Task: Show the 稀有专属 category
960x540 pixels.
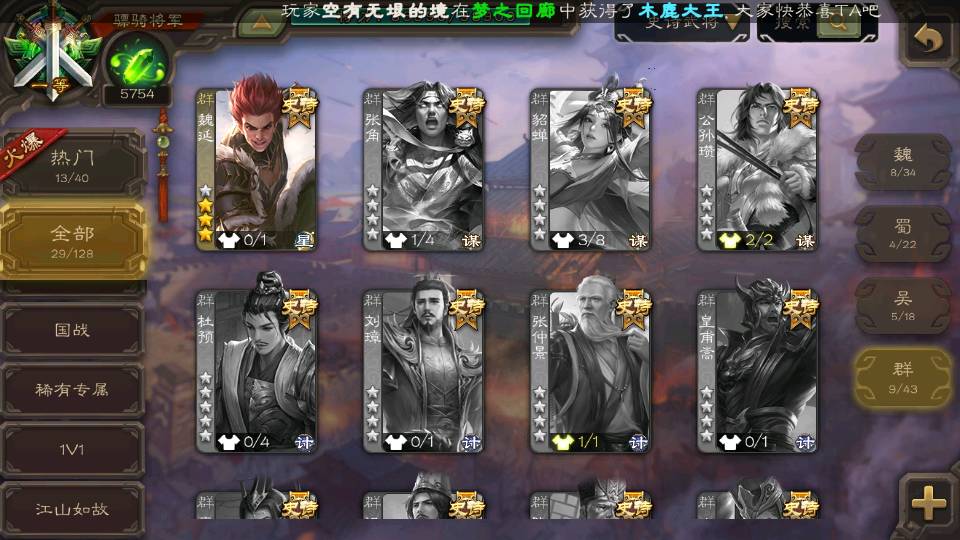Action: 73,389
